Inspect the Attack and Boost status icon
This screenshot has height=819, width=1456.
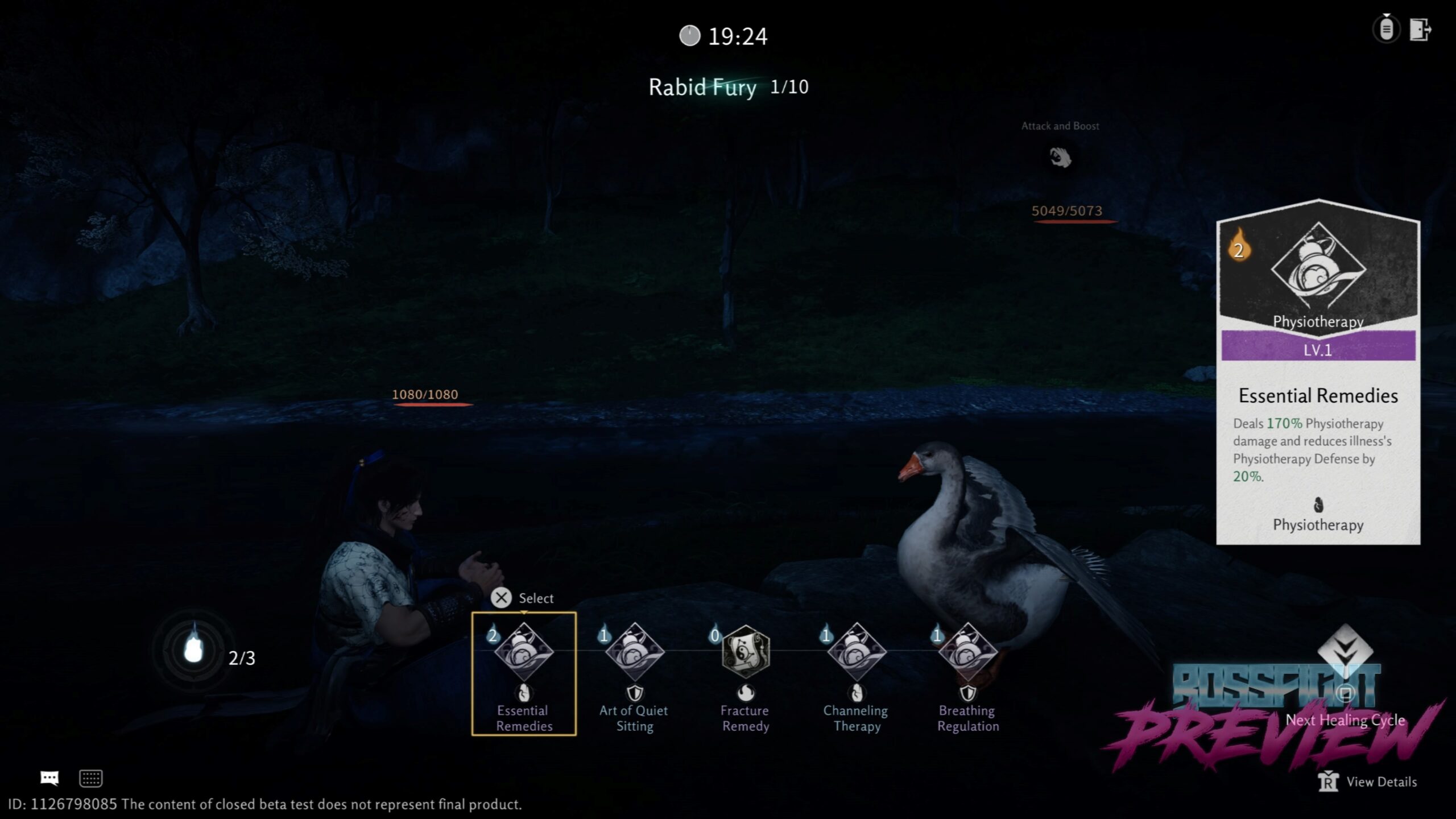(1060, 158)
